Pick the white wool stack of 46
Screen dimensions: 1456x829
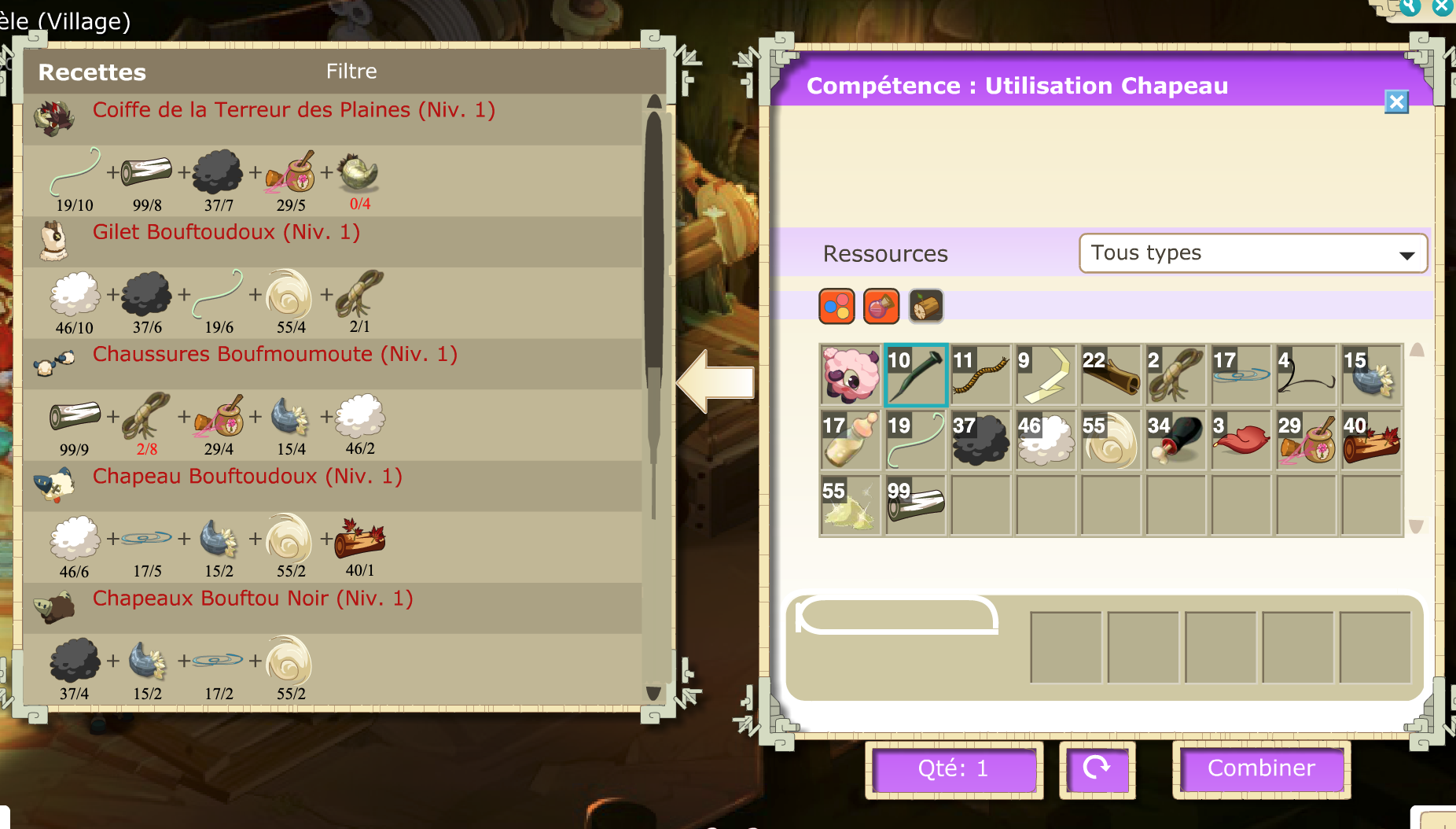[x=1046, y=440]
